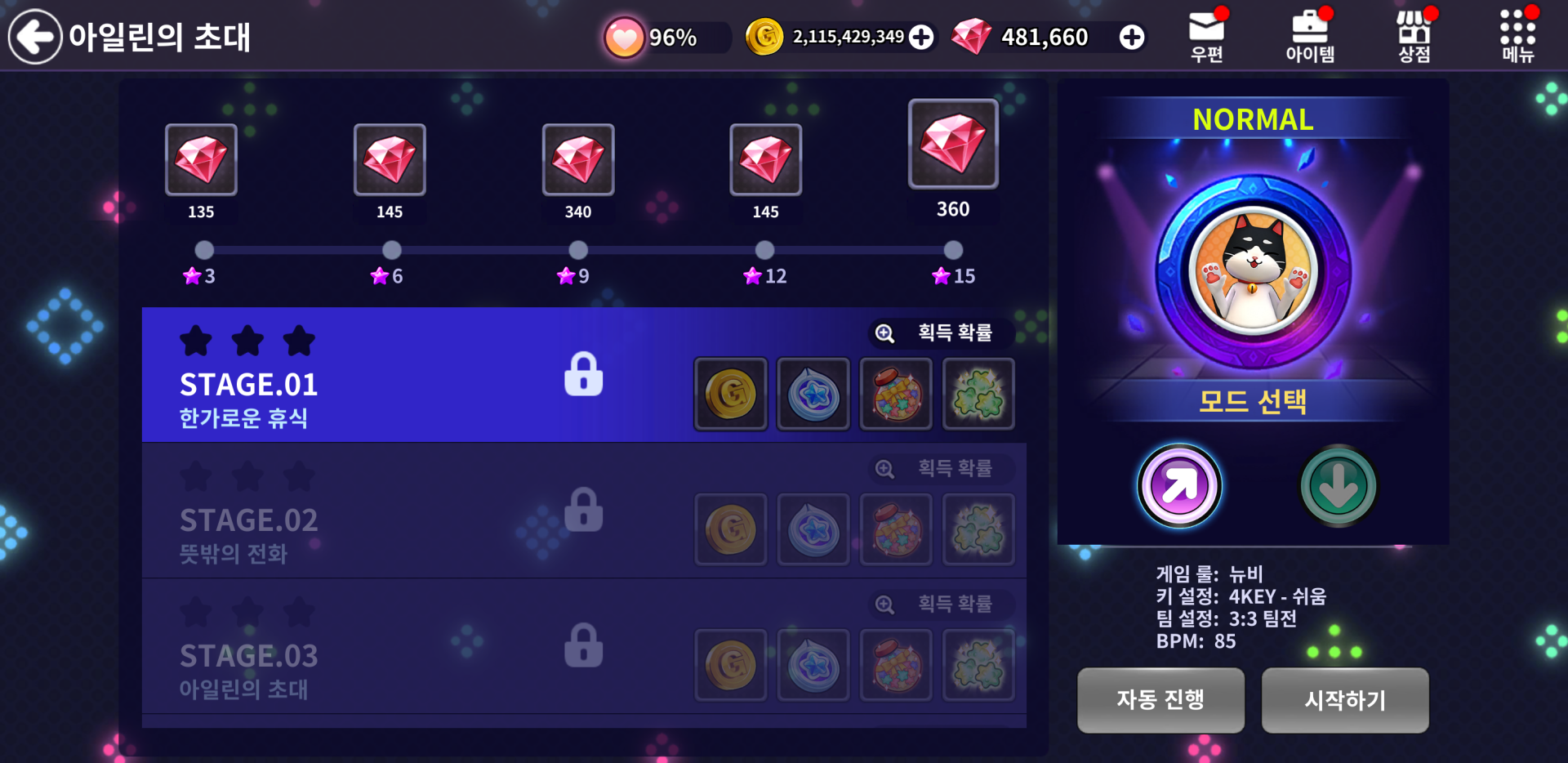Inspect the gold coin reward of STAGE.01

point(731,394)
